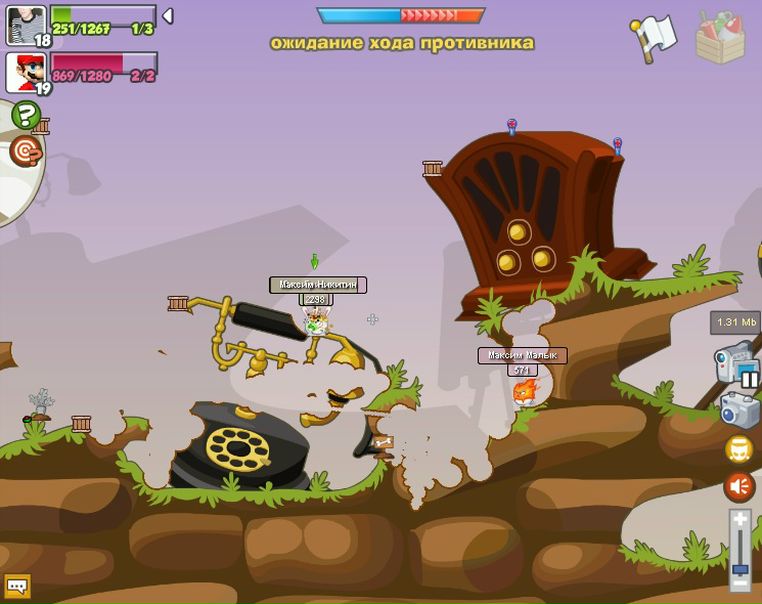Screen dimensions: 762x604
Task: Collapse the team panel with the white arrow
Action: coord(168,16)
